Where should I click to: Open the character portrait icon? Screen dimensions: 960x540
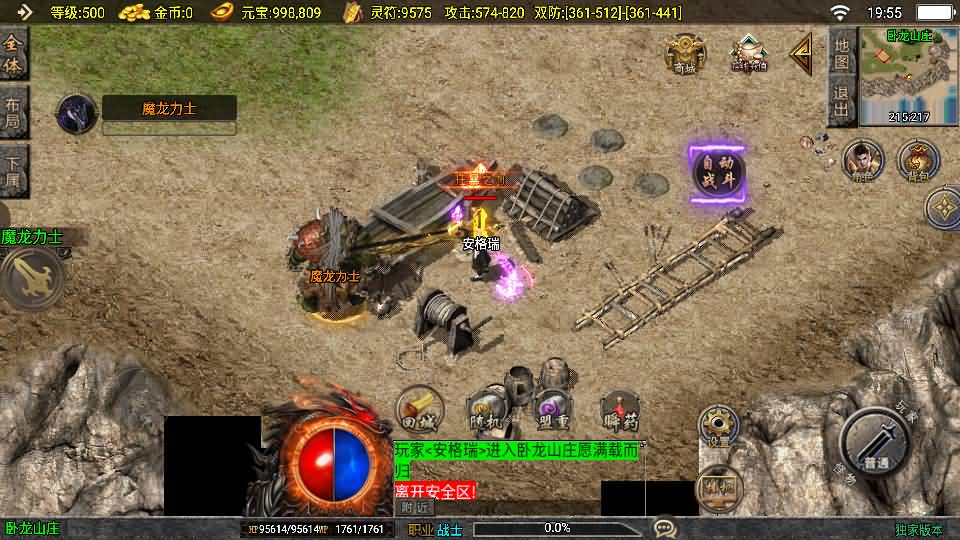863,160
